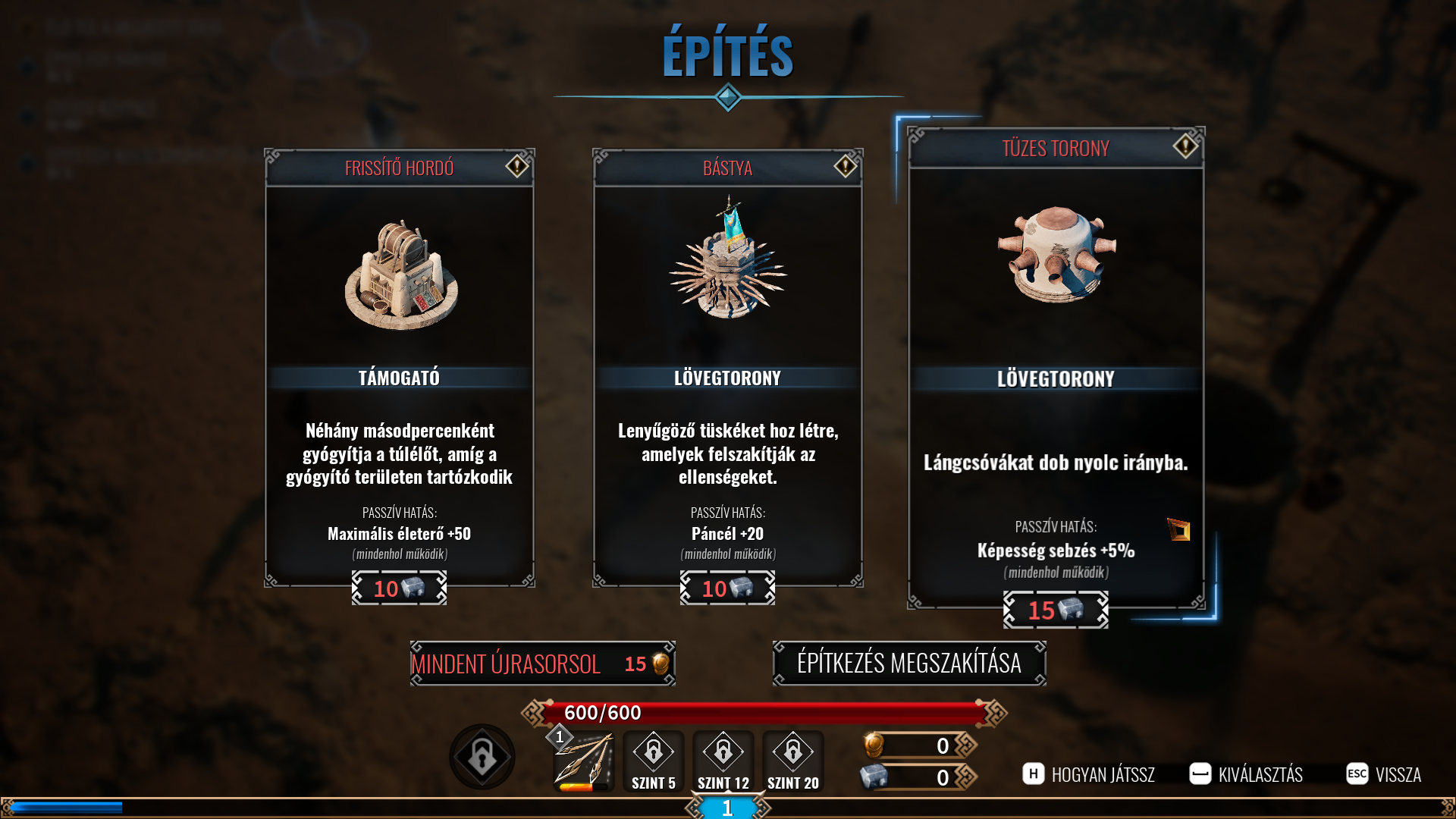The image size is (1456, 819).
Task: Open Hogyan Játssz how-to-play help
Action: click(x=1089, y=774)
